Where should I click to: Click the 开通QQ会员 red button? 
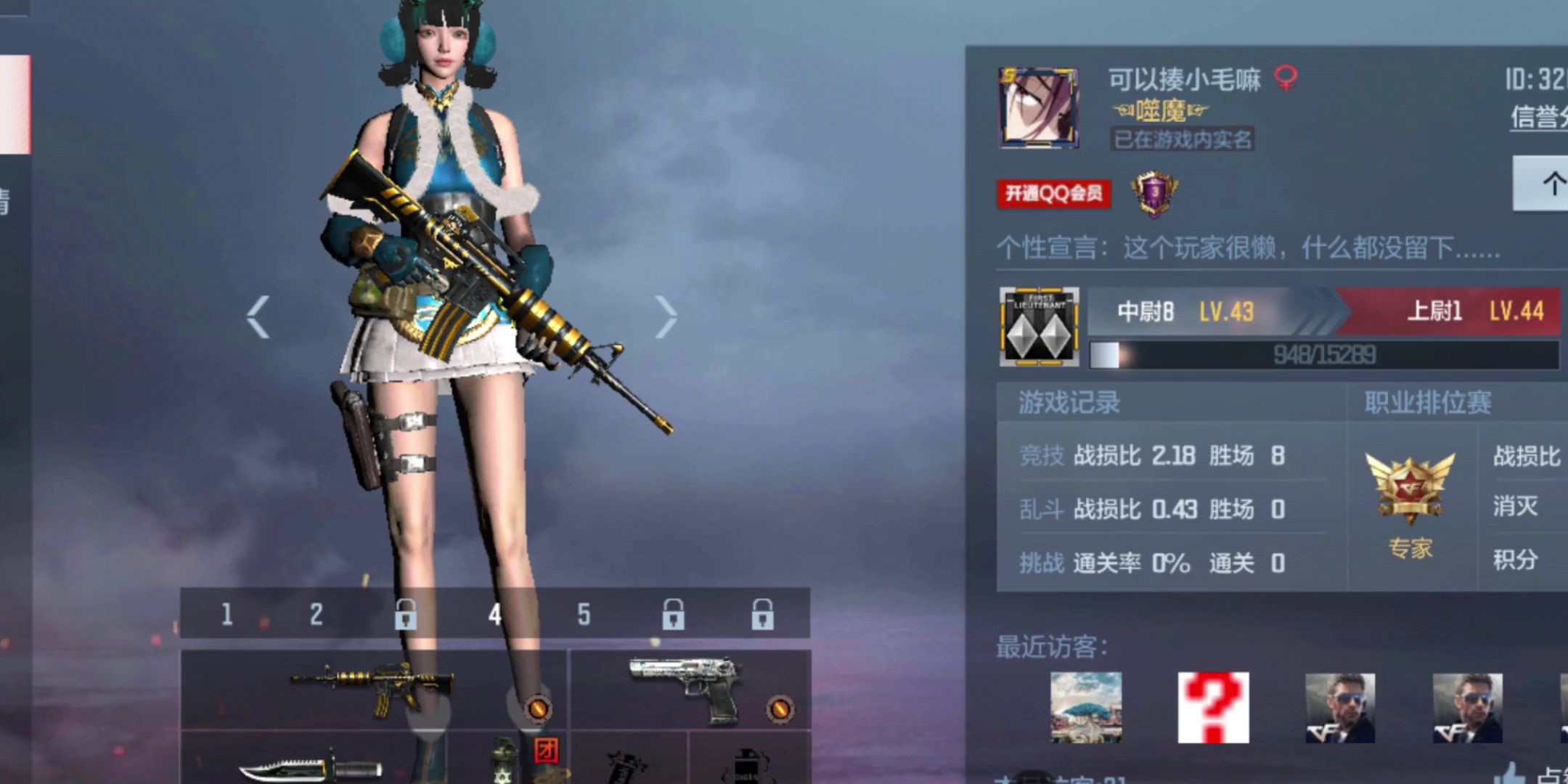1053,194
